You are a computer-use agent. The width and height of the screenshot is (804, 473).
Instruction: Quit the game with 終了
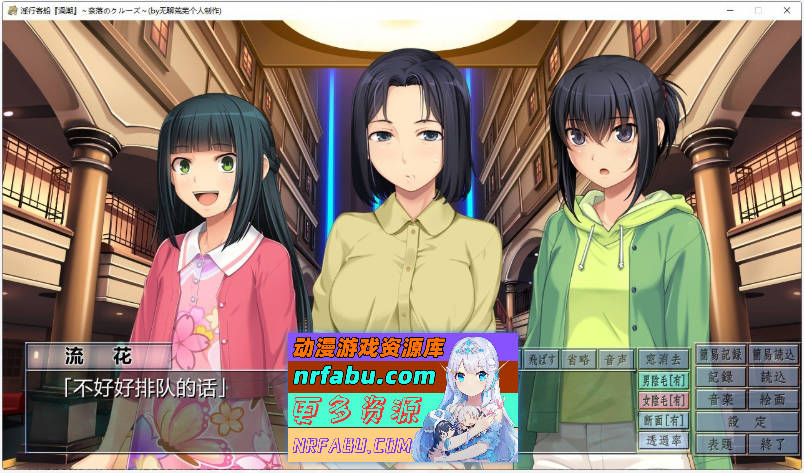773,443
